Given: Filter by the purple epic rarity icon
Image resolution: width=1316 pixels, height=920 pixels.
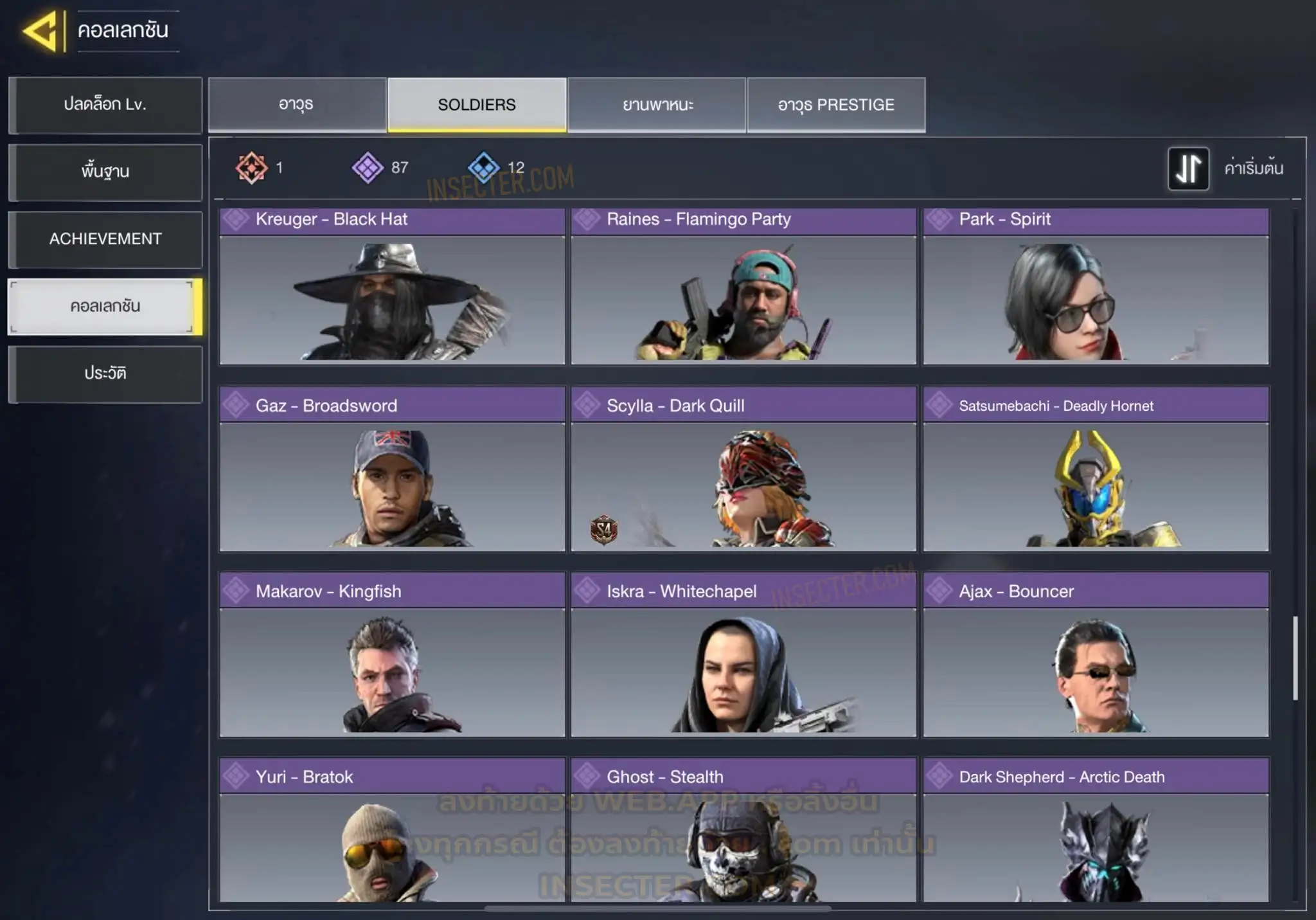Looking at the screenshot, I should [x=368, y=168].
